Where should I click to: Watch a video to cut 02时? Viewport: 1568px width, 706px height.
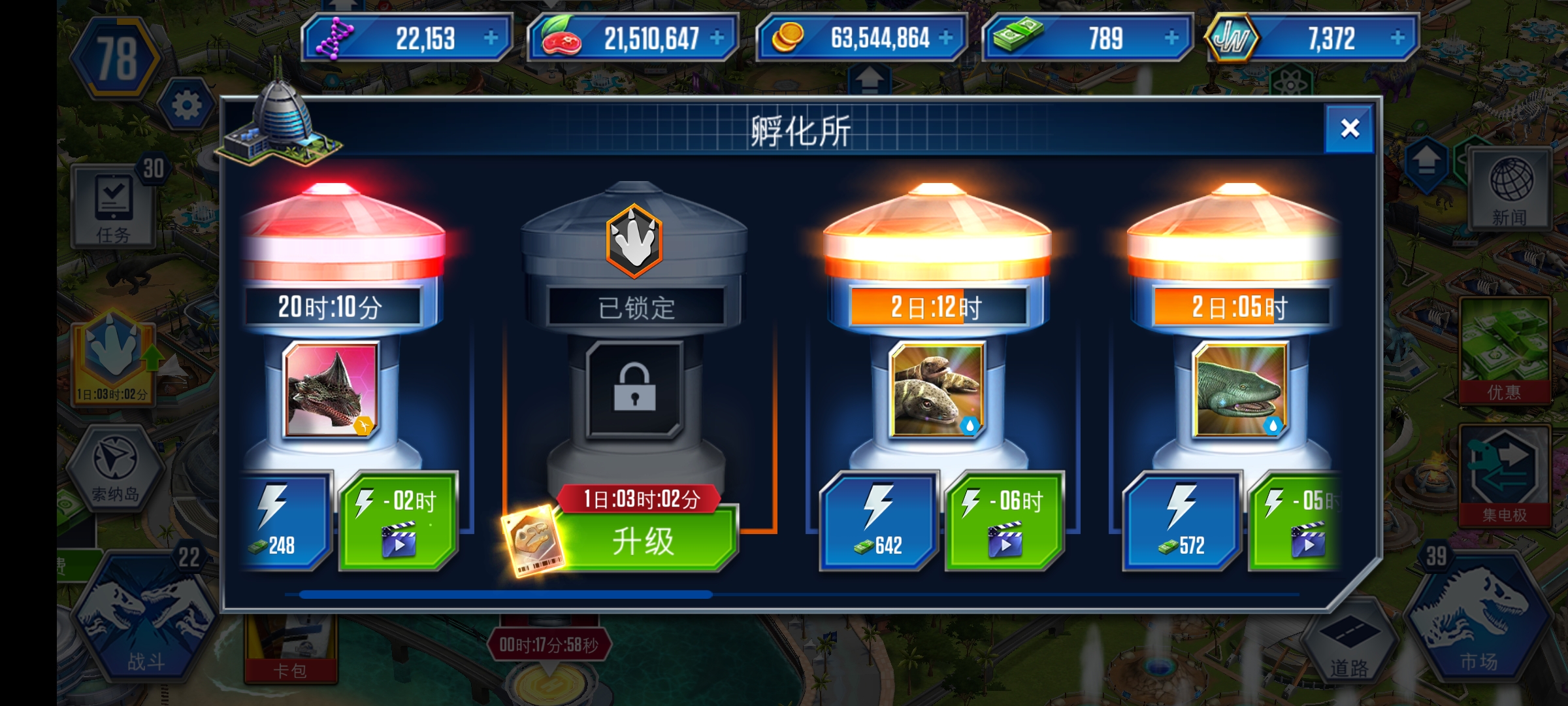(399, 521)
